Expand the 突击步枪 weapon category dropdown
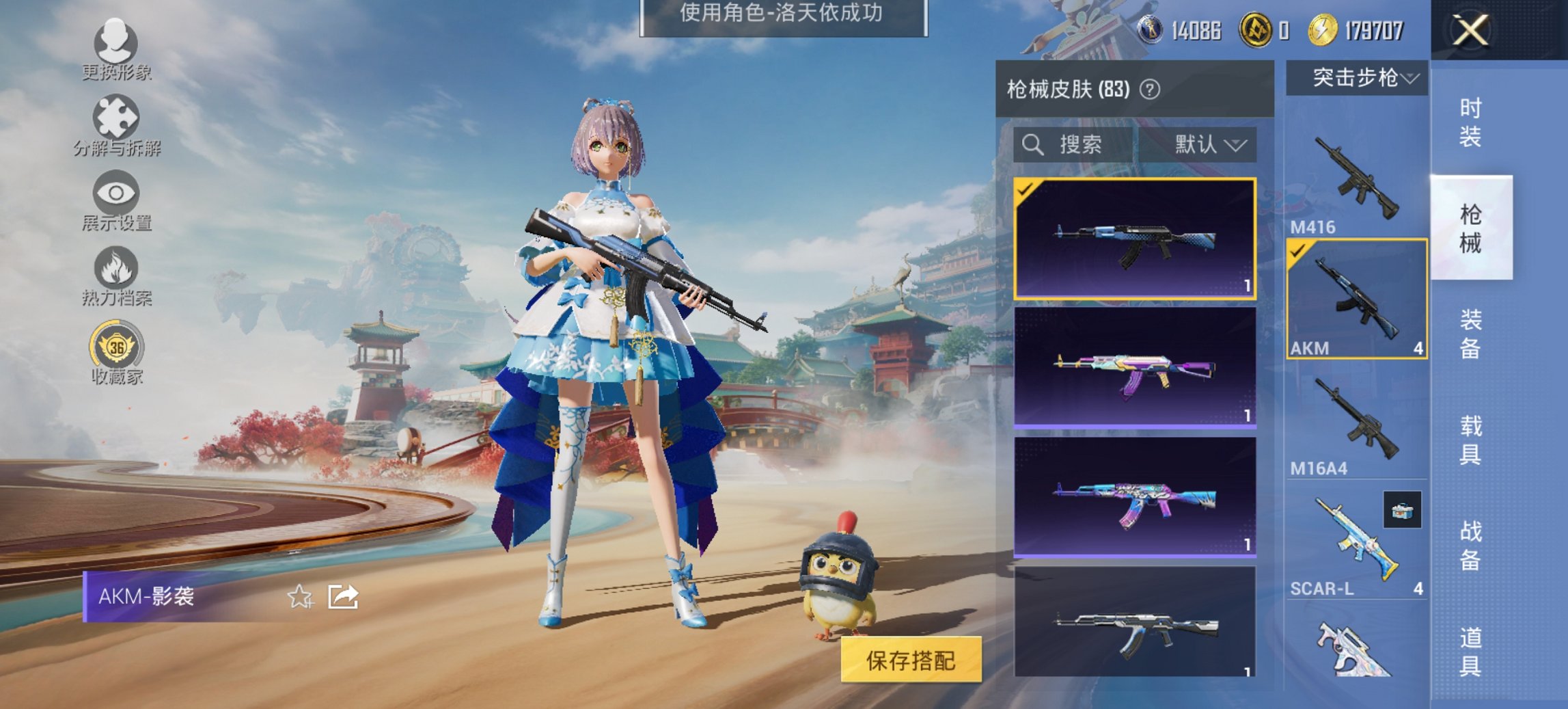Viewport: 1568px width, 709px height. (1363, 78)
